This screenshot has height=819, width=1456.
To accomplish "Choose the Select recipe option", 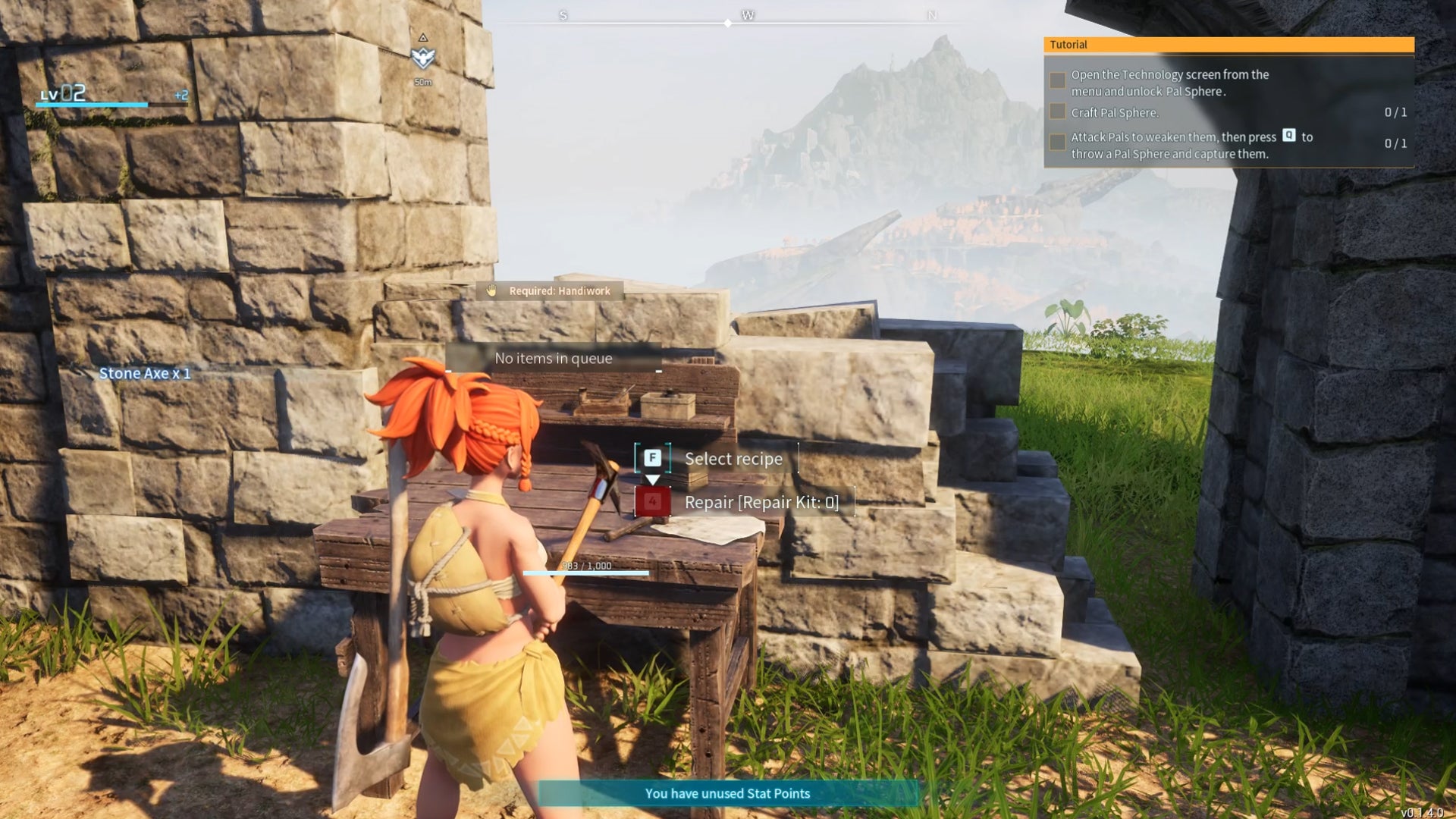I will coord(732,459).
